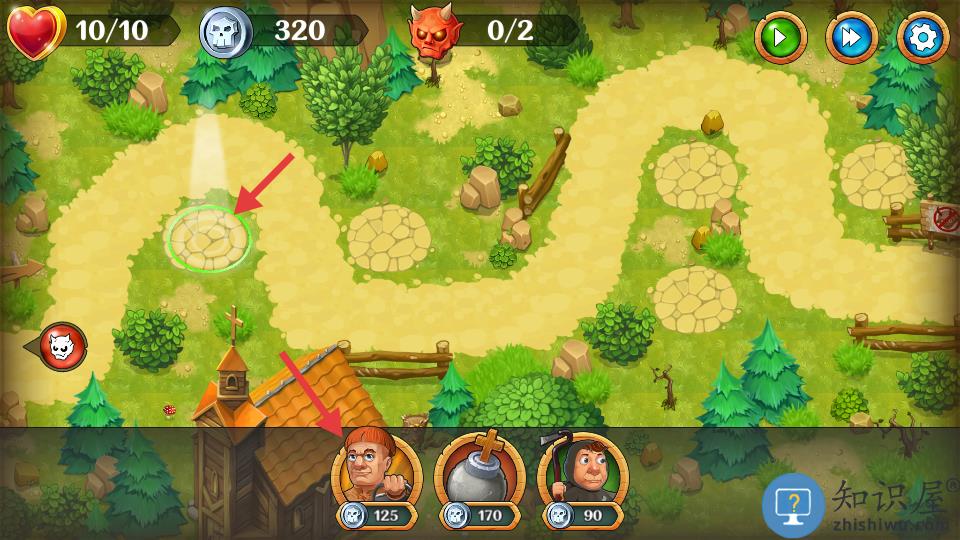Toggle the blue fast-forward speed button
This screenshot has width=960, height=540.
click(x=851, y=38)
